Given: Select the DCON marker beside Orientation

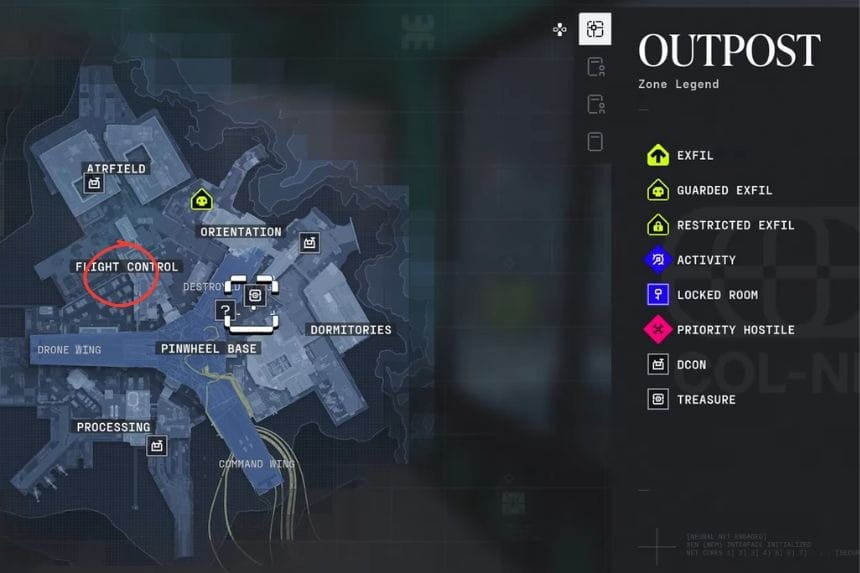Looking at the screenshot, I should pos(309,242).
